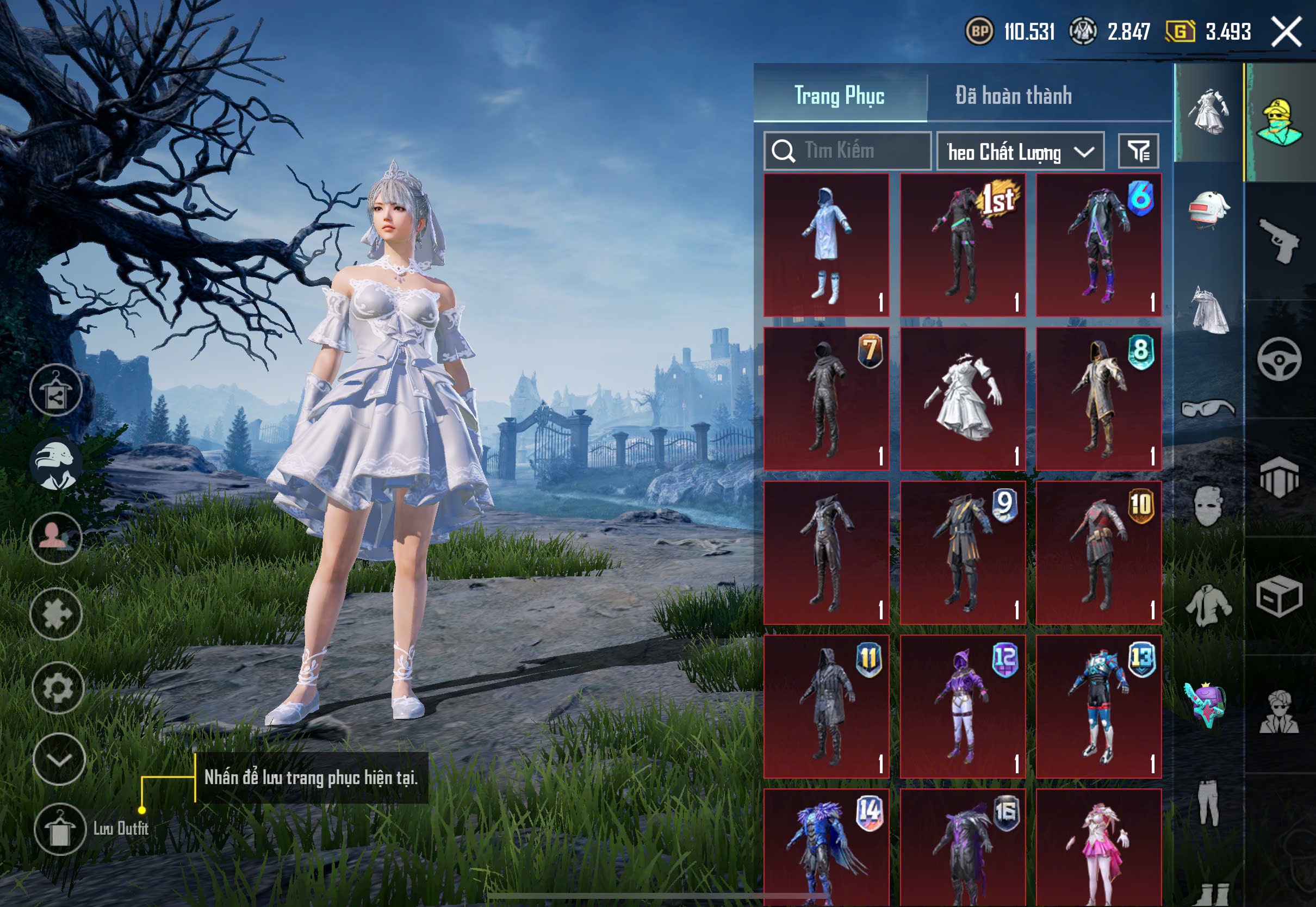The width and height of the screenshot is (1316, 907).
Task: Select the outfit with the 1st badge
Action: [x=963, y=245]
